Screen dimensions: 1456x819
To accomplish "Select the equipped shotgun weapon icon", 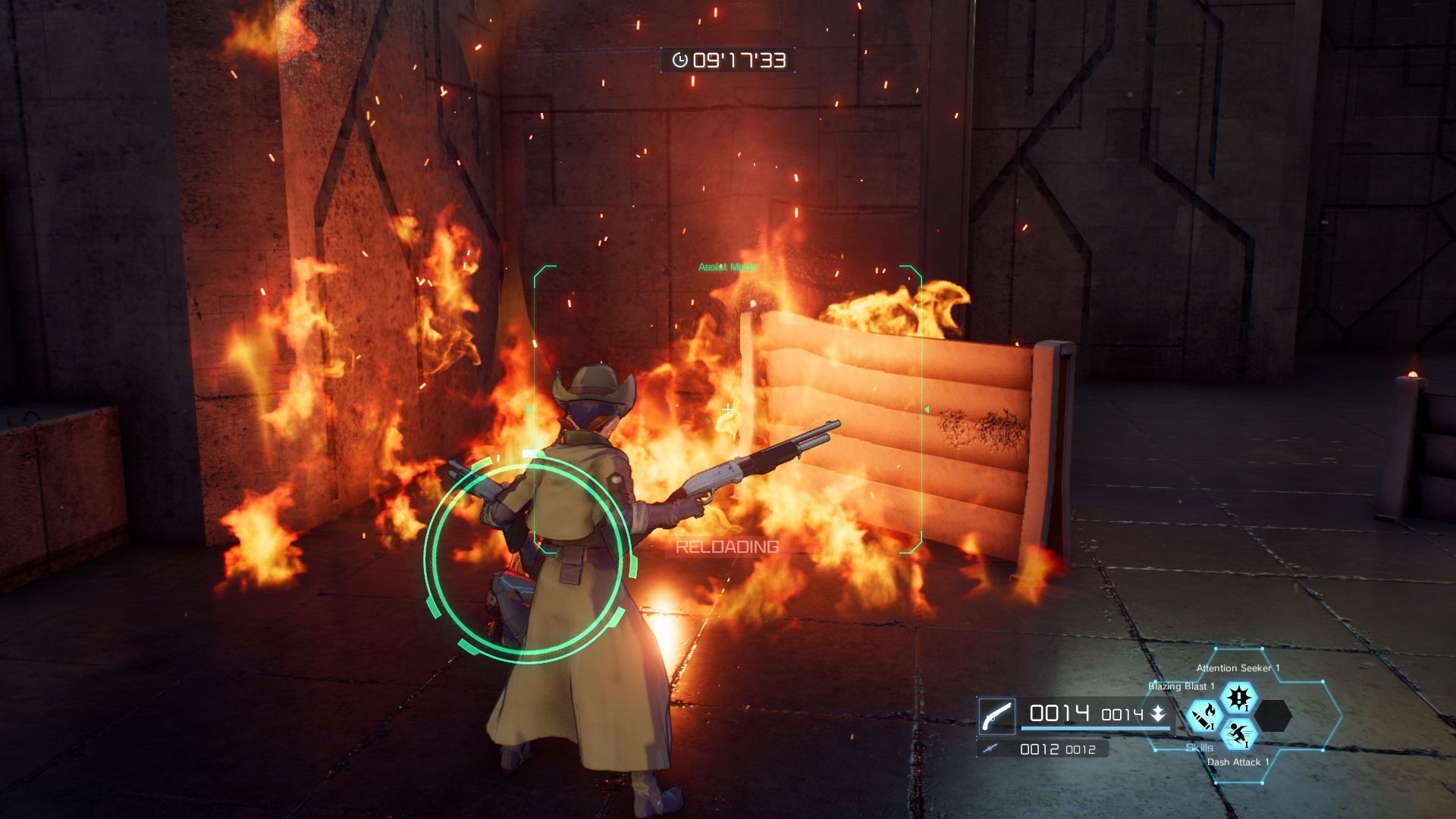I will pyautogui.click(x=996, y=715).
